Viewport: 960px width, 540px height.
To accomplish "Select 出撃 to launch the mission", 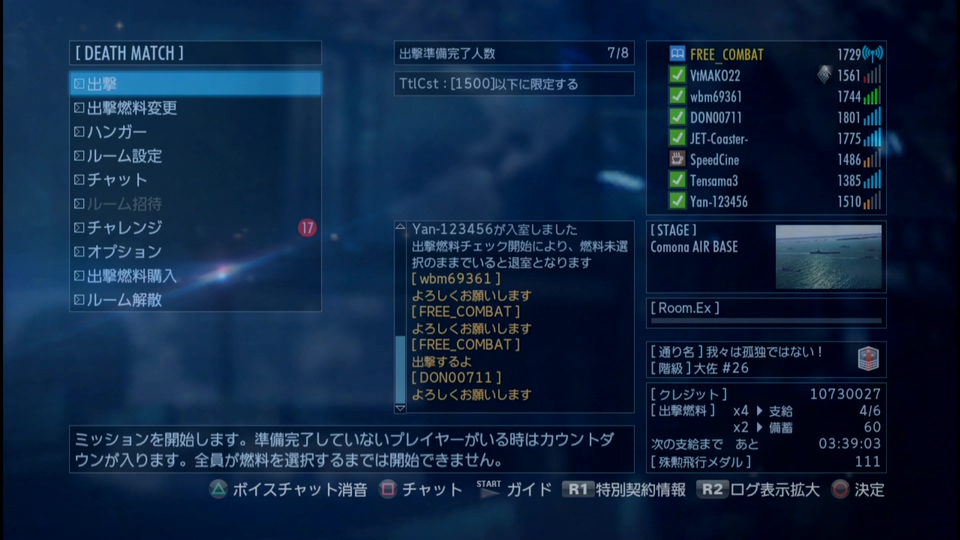I will [195, 84].
